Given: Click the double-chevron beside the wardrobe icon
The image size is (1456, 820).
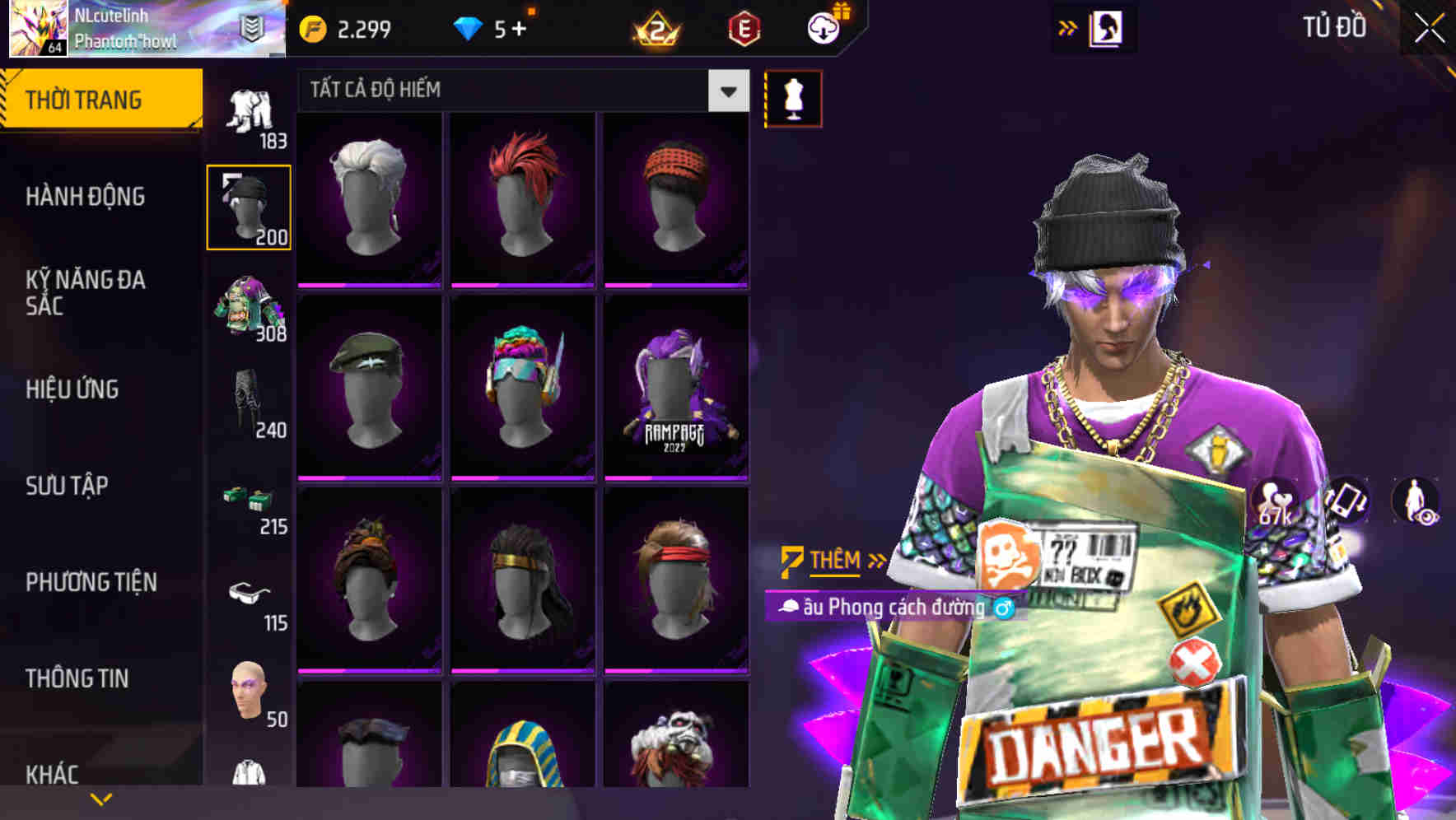Looking at the screenshot, I should click(x=1068, y=26).
